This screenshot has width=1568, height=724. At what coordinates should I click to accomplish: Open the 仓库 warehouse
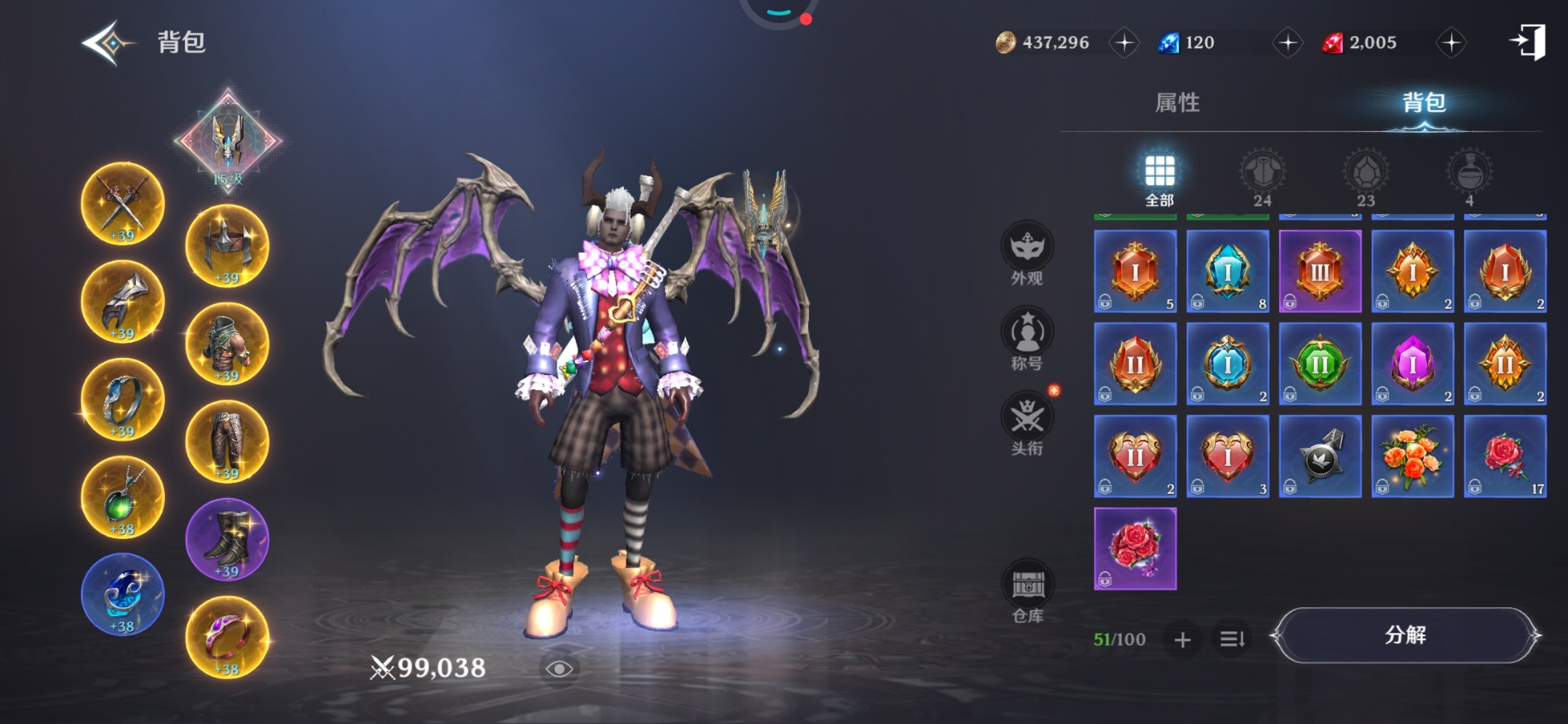1027,591
